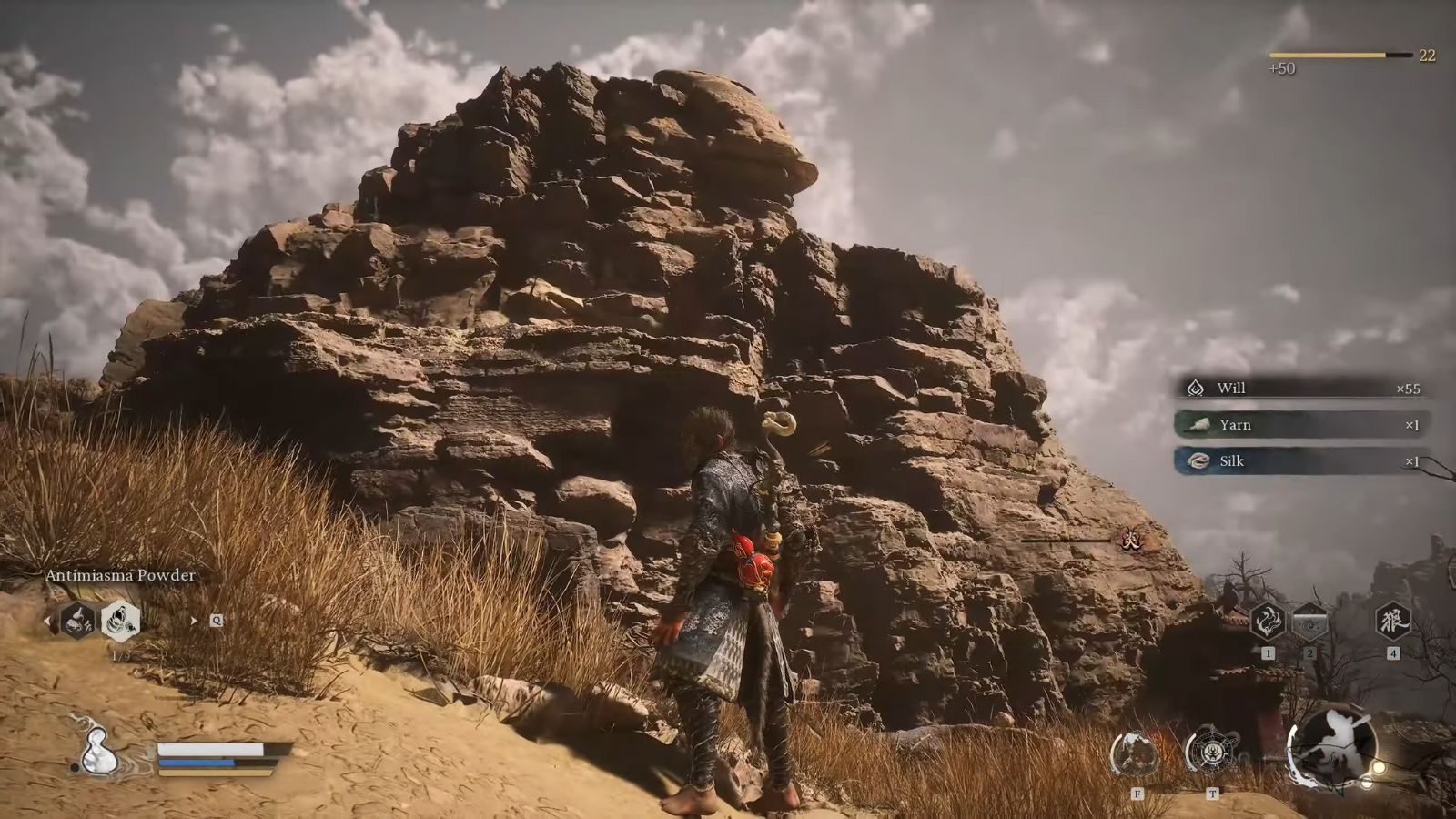Choose the dark medicine quick slot
Viewport: 1456px width, 819px height.
[x=78, y=621]
